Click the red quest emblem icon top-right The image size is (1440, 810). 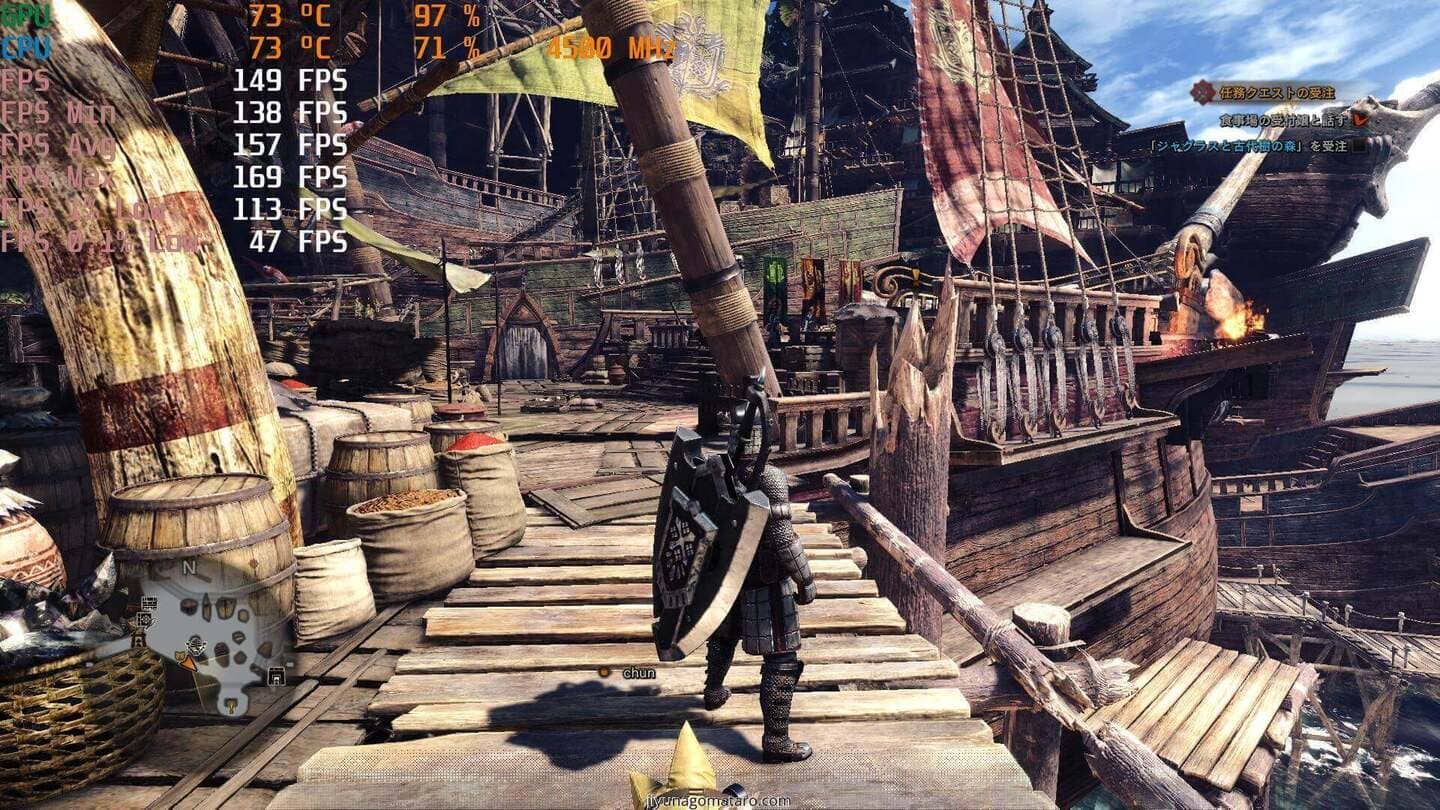pyautogui.click(x=1204, y=93)
